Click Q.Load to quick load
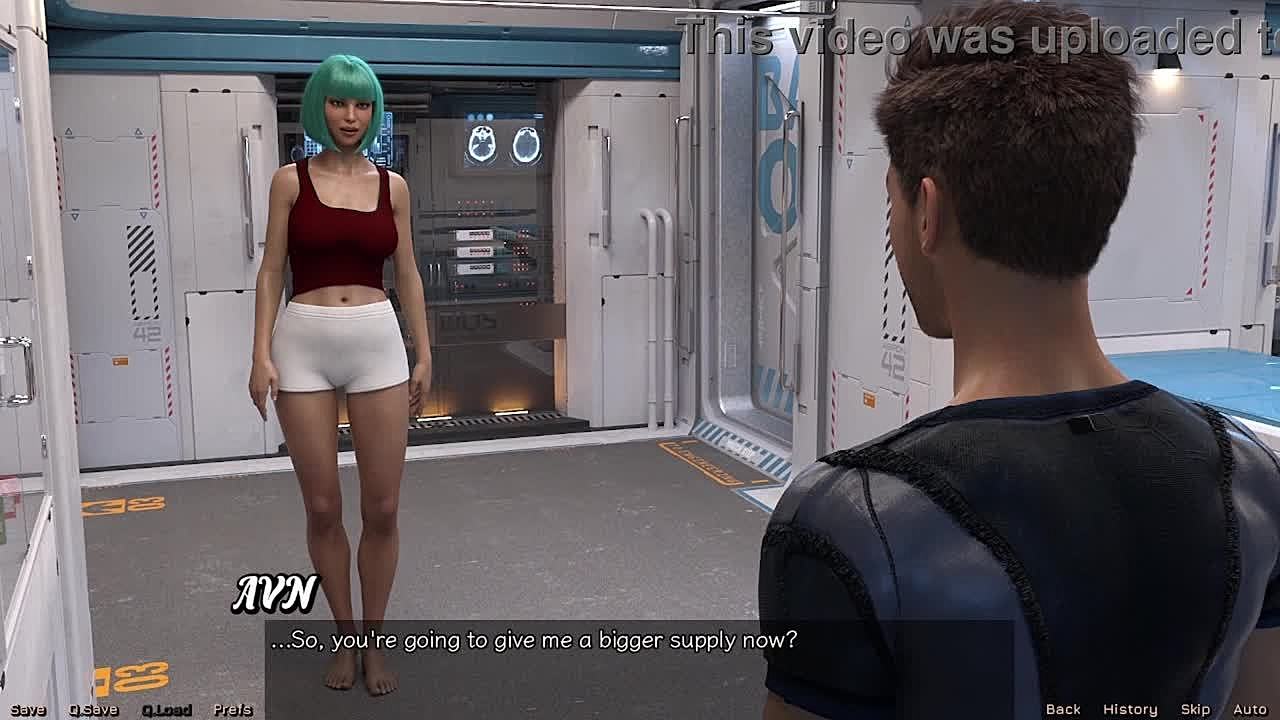Image resolution: width=1280 pixels, height=720 pixels. (166, 710)
